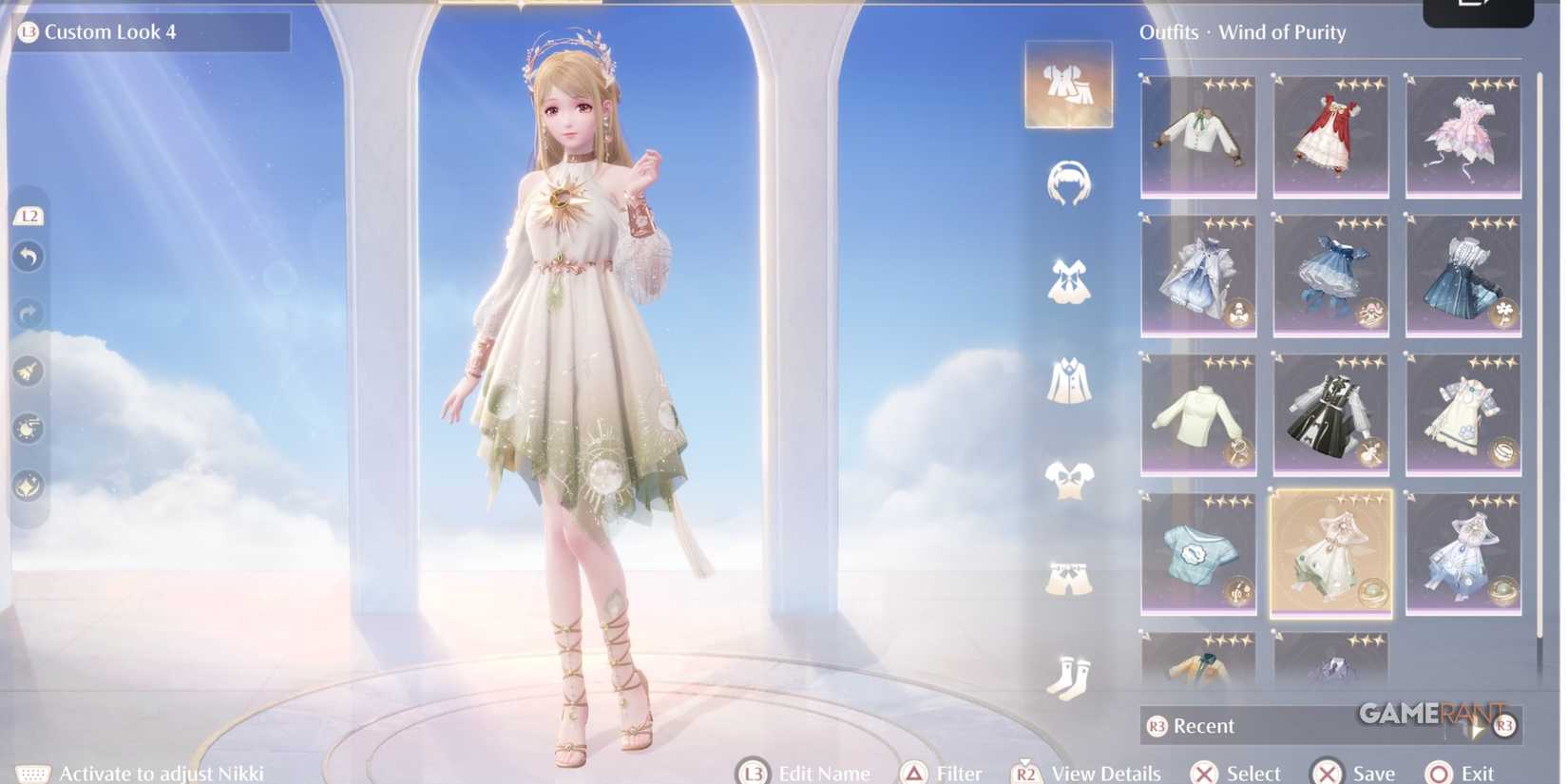The image size is (1568, 784).
Task: Select the Tops category icon
Action: point(1069,476)
